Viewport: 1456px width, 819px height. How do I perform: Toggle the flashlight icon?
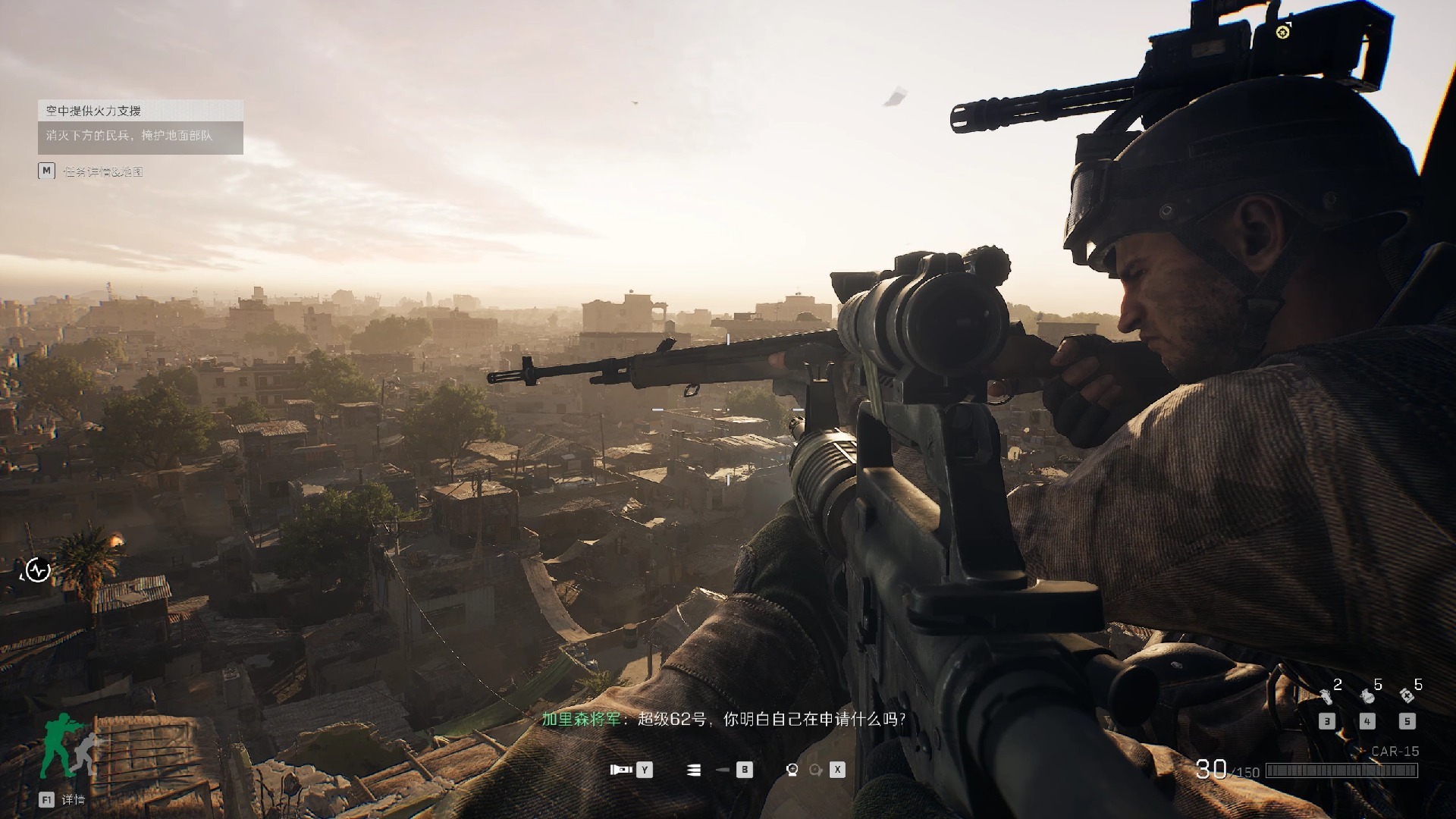(x=621, y=770)
